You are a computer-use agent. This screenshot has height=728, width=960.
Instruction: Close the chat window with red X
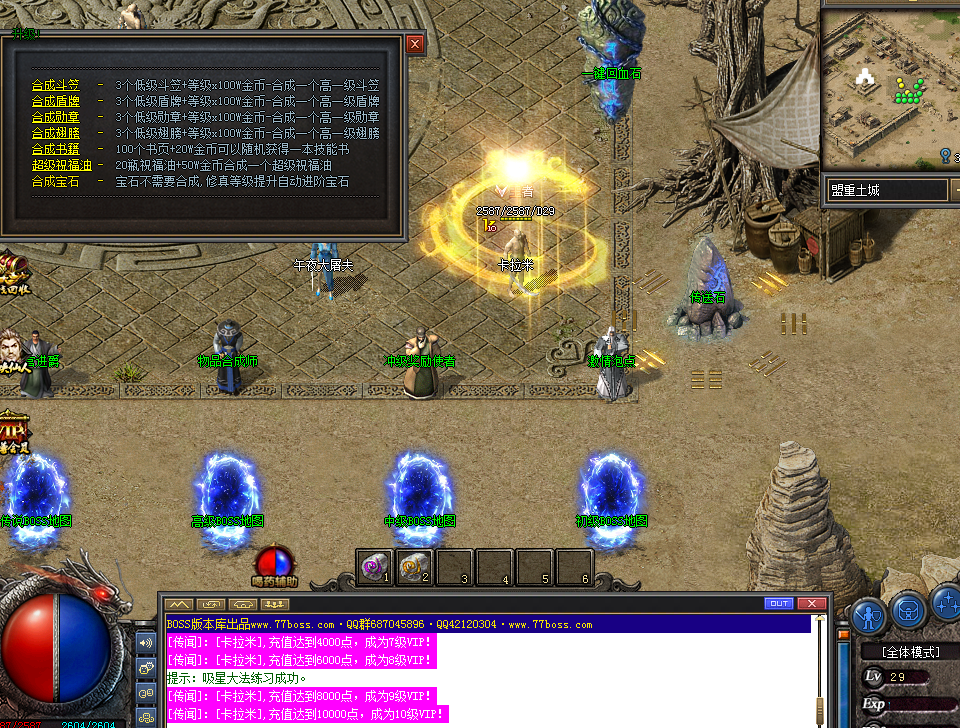click(x=812, y=604)
